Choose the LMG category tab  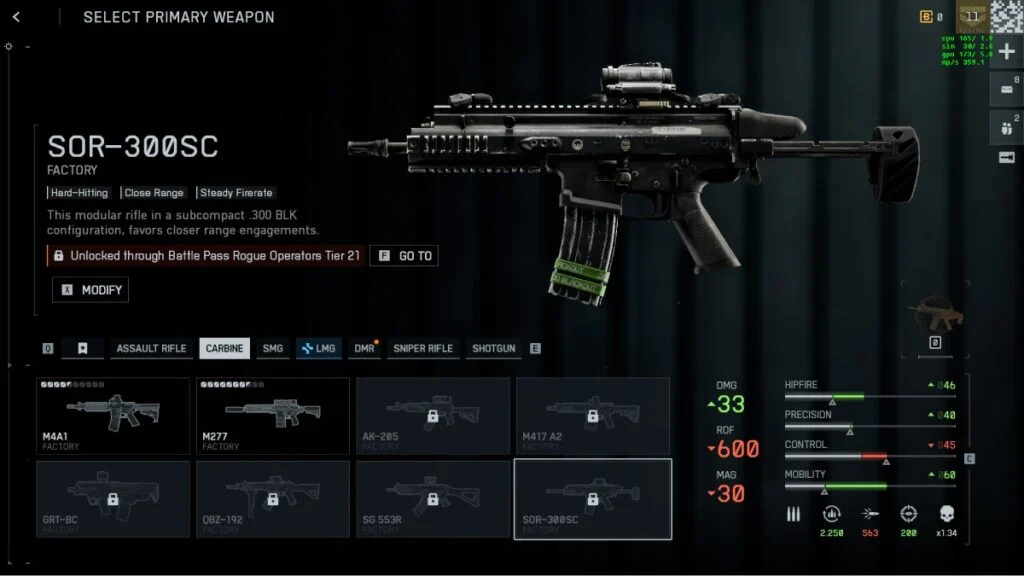318,348
